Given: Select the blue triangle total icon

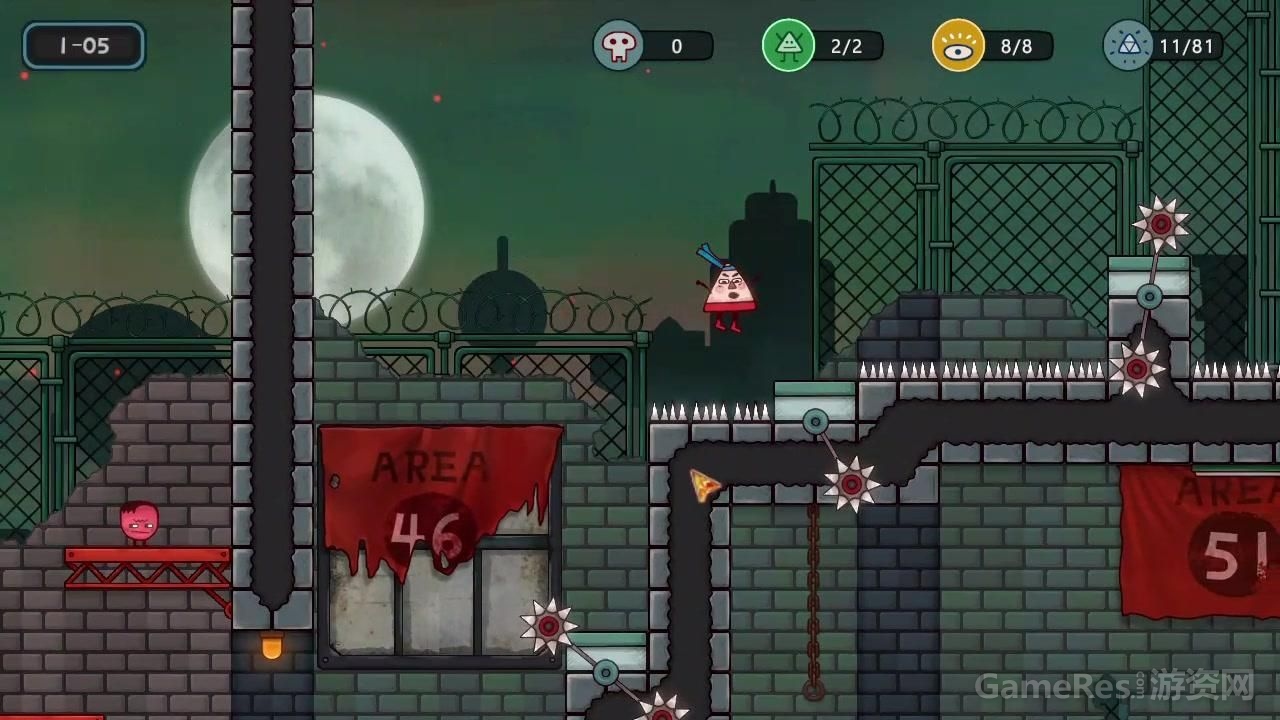Looking at the screenshot, I should [x=1128, y=46].
